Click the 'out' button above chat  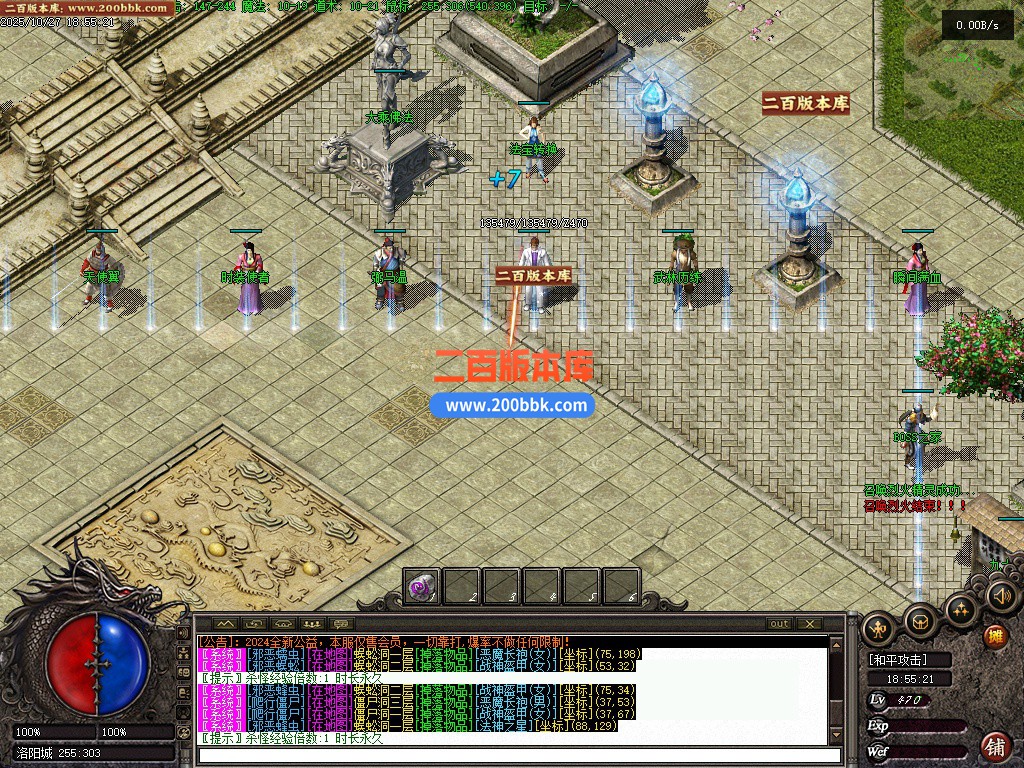(779, 624)
